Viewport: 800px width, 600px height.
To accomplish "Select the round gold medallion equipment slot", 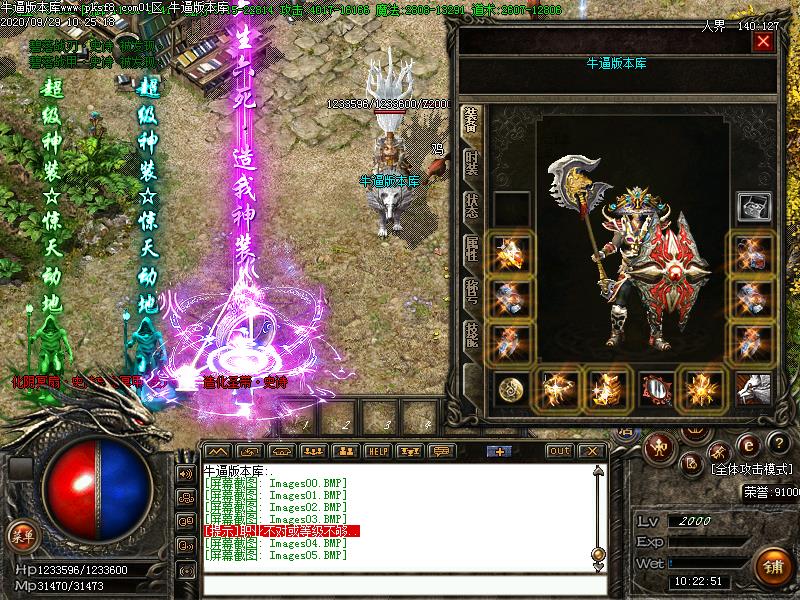I will click(514, 388).
